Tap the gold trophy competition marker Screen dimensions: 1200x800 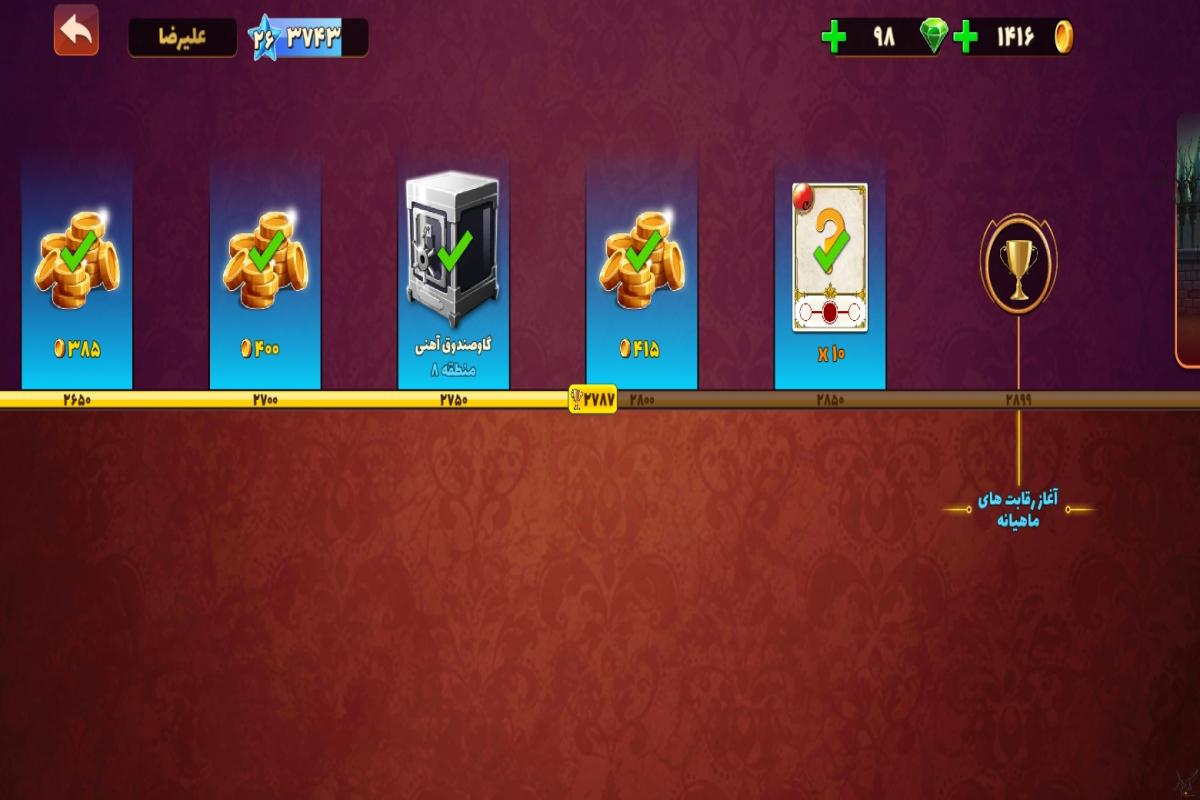tap(1018, 263)
